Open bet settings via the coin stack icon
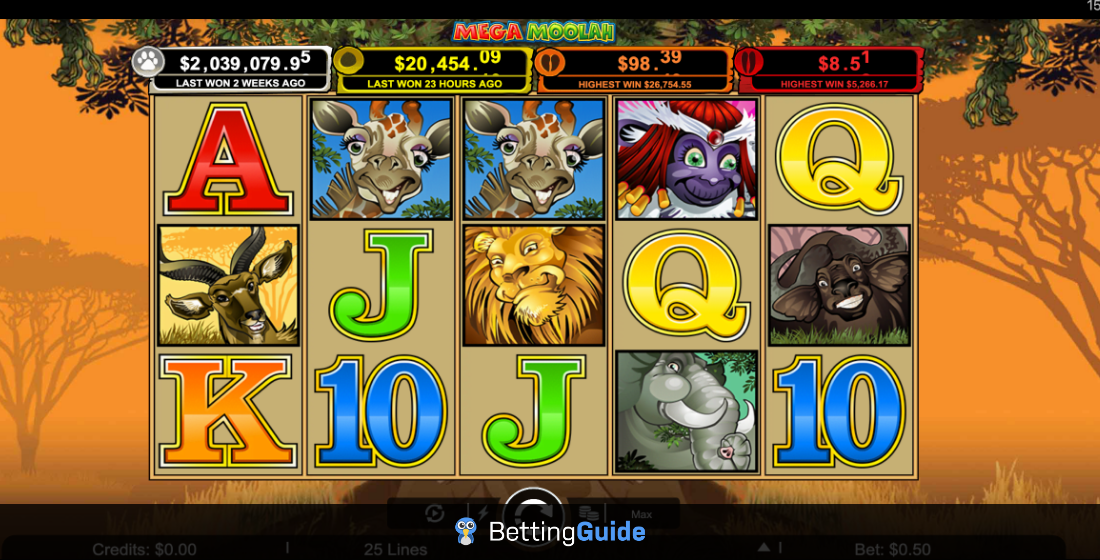Screen dimensions: 1100x560 click(589, 514)
